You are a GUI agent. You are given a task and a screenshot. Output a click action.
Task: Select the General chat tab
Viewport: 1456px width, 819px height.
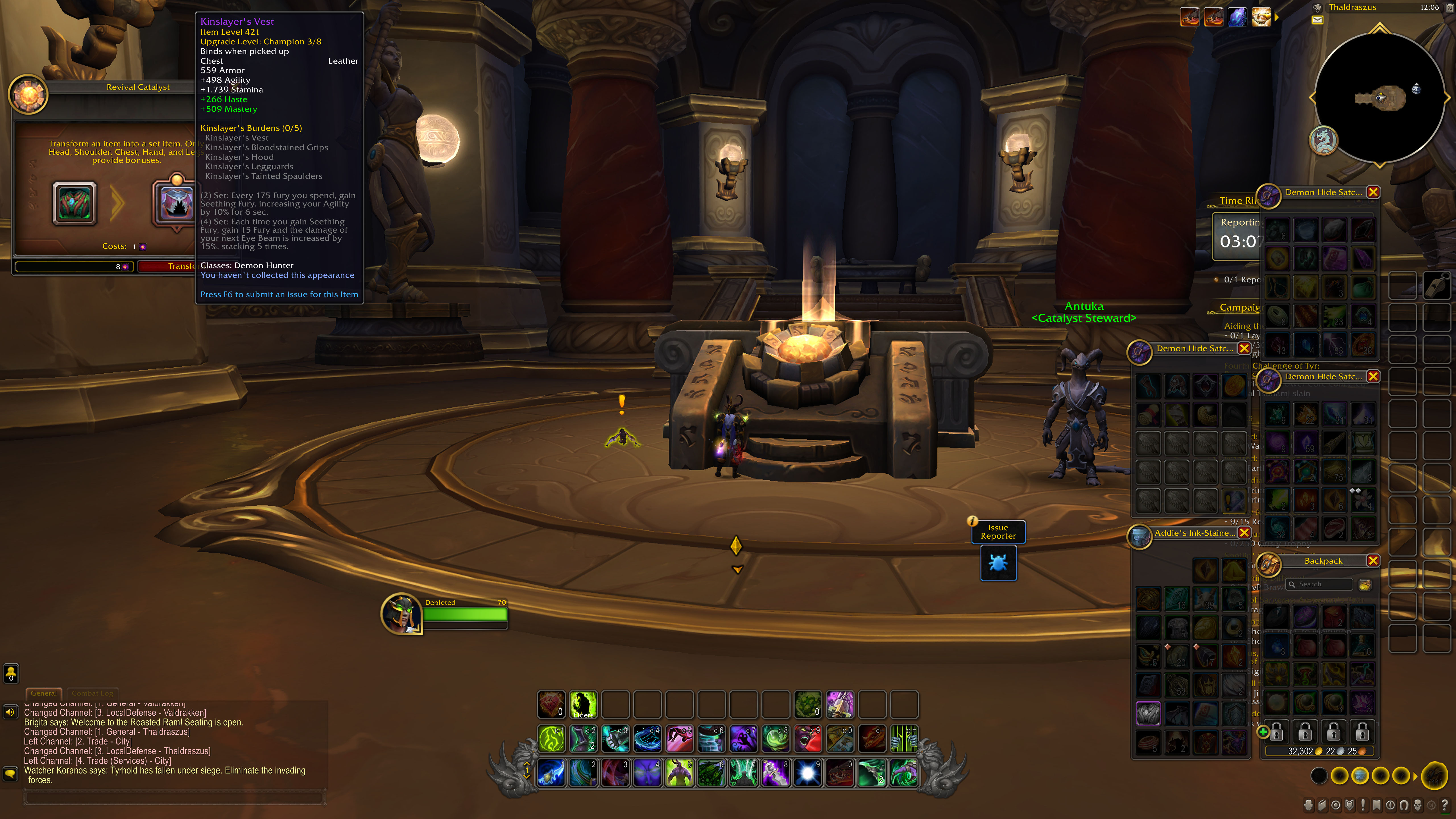click(44, 693)
